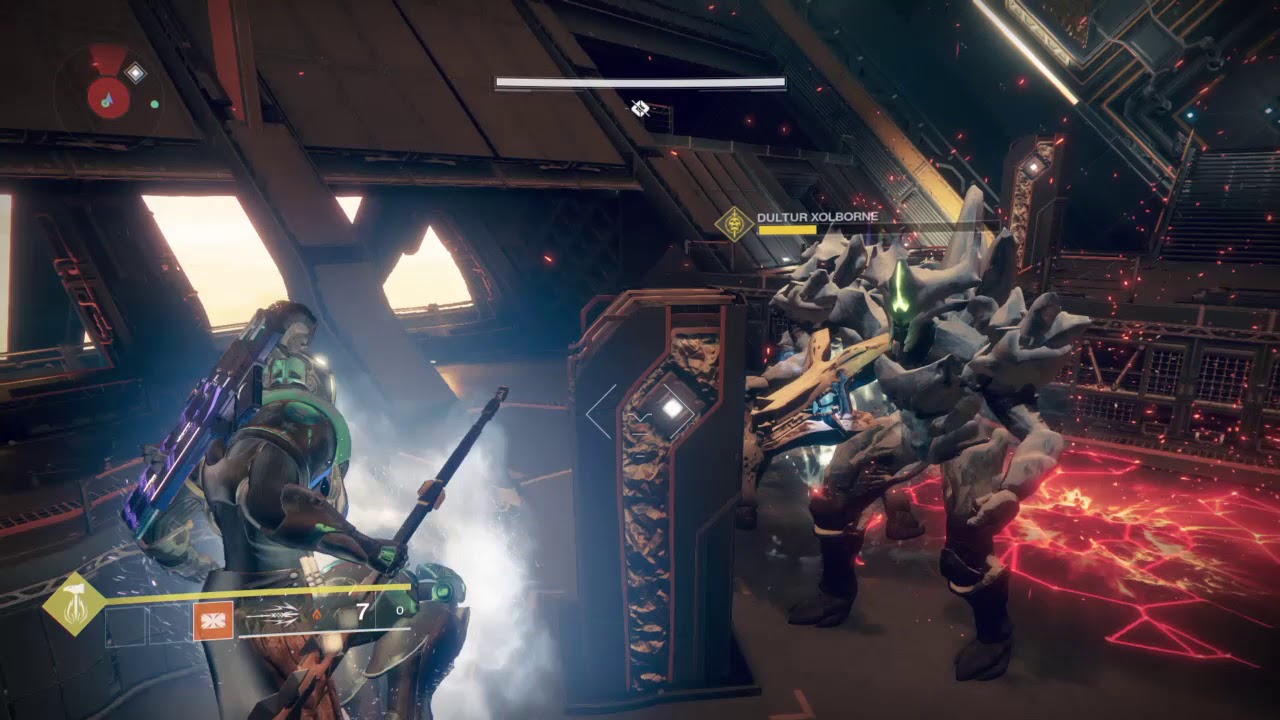
Task: Activate the yellow diamond Super ability icon
Action: point(74,603)
